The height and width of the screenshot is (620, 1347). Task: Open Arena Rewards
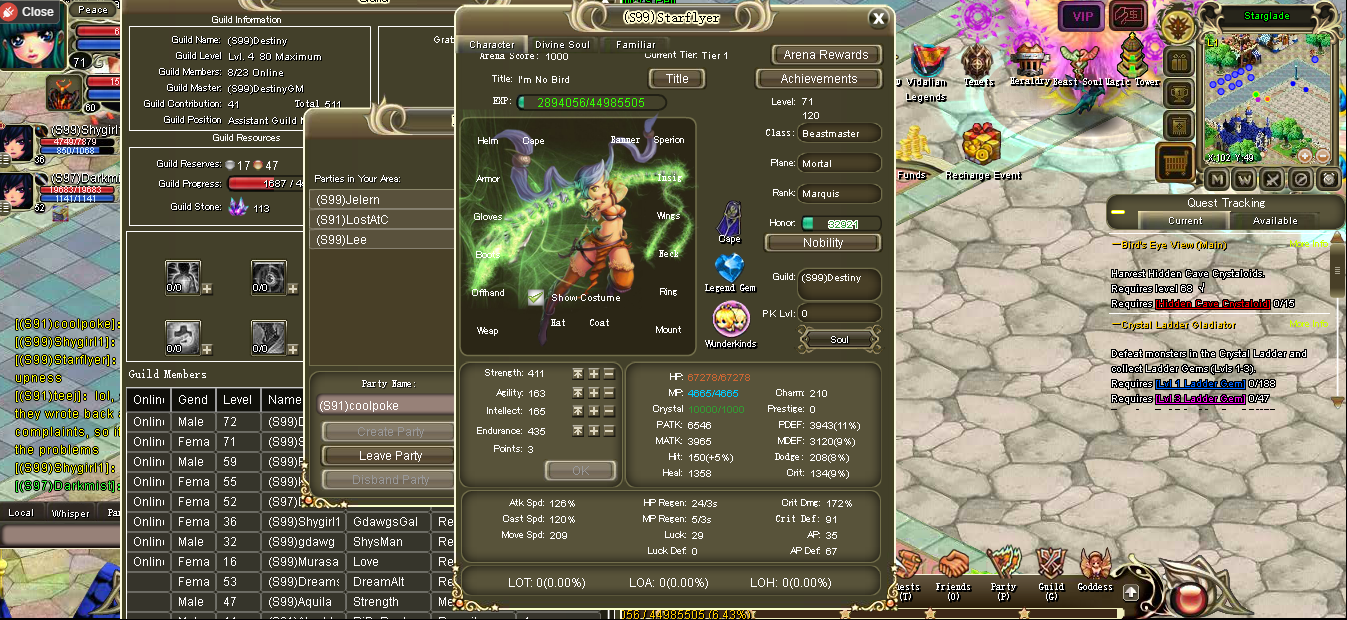826,55
